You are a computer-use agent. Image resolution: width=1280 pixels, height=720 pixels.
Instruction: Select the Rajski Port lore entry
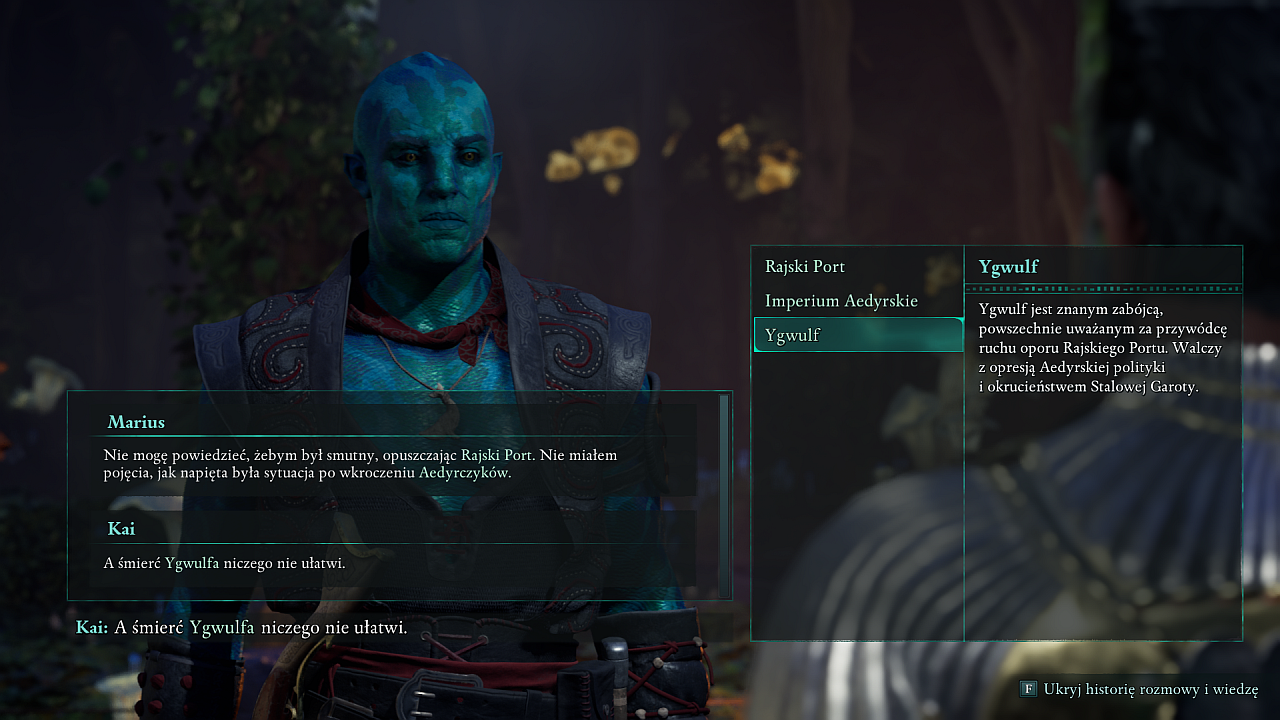(x=805, y=267)
